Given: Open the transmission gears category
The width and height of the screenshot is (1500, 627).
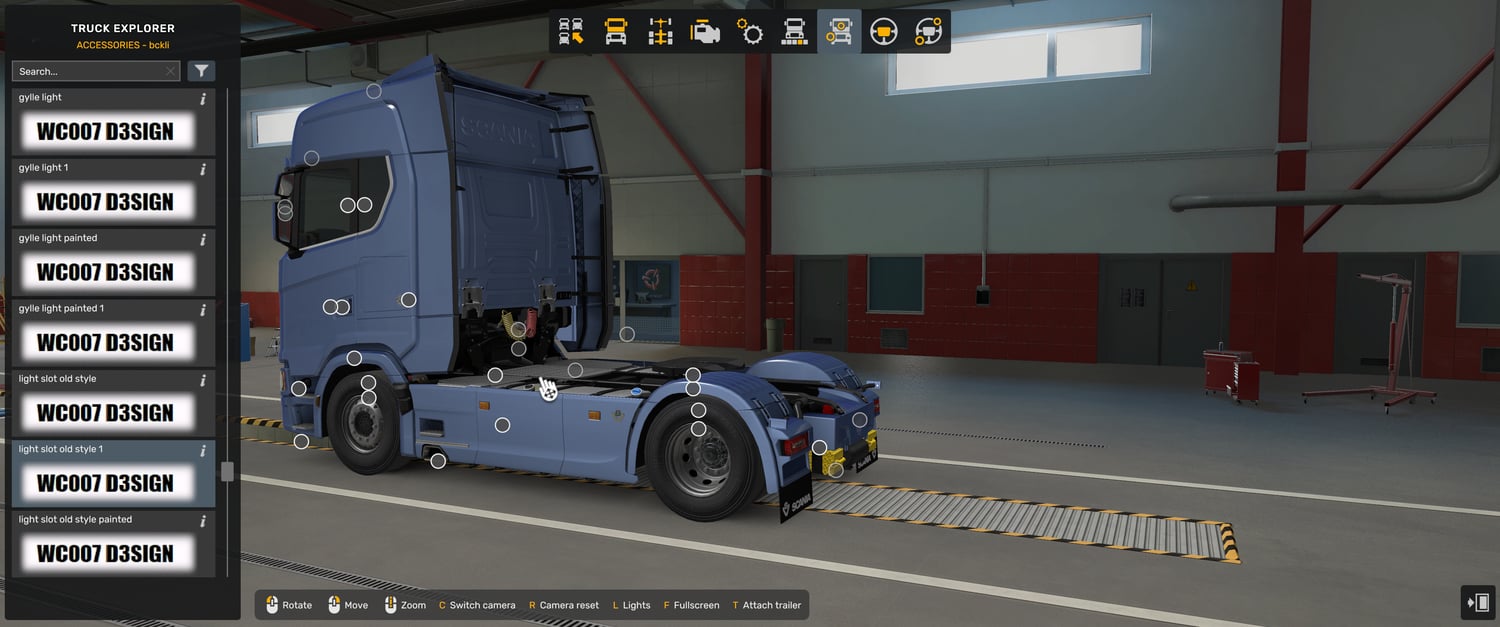Looking at the screenshot, I should [750, 32].
